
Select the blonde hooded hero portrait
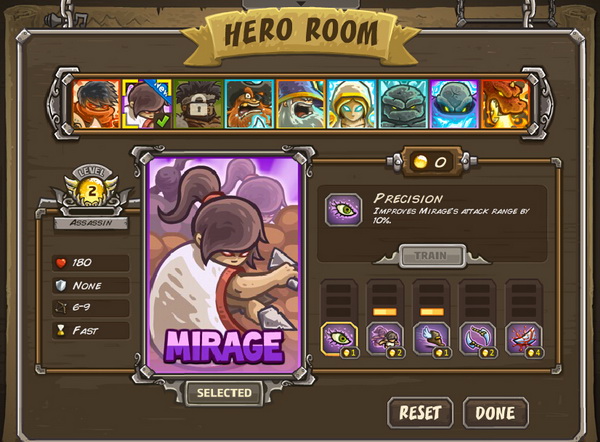coord(352,104)
